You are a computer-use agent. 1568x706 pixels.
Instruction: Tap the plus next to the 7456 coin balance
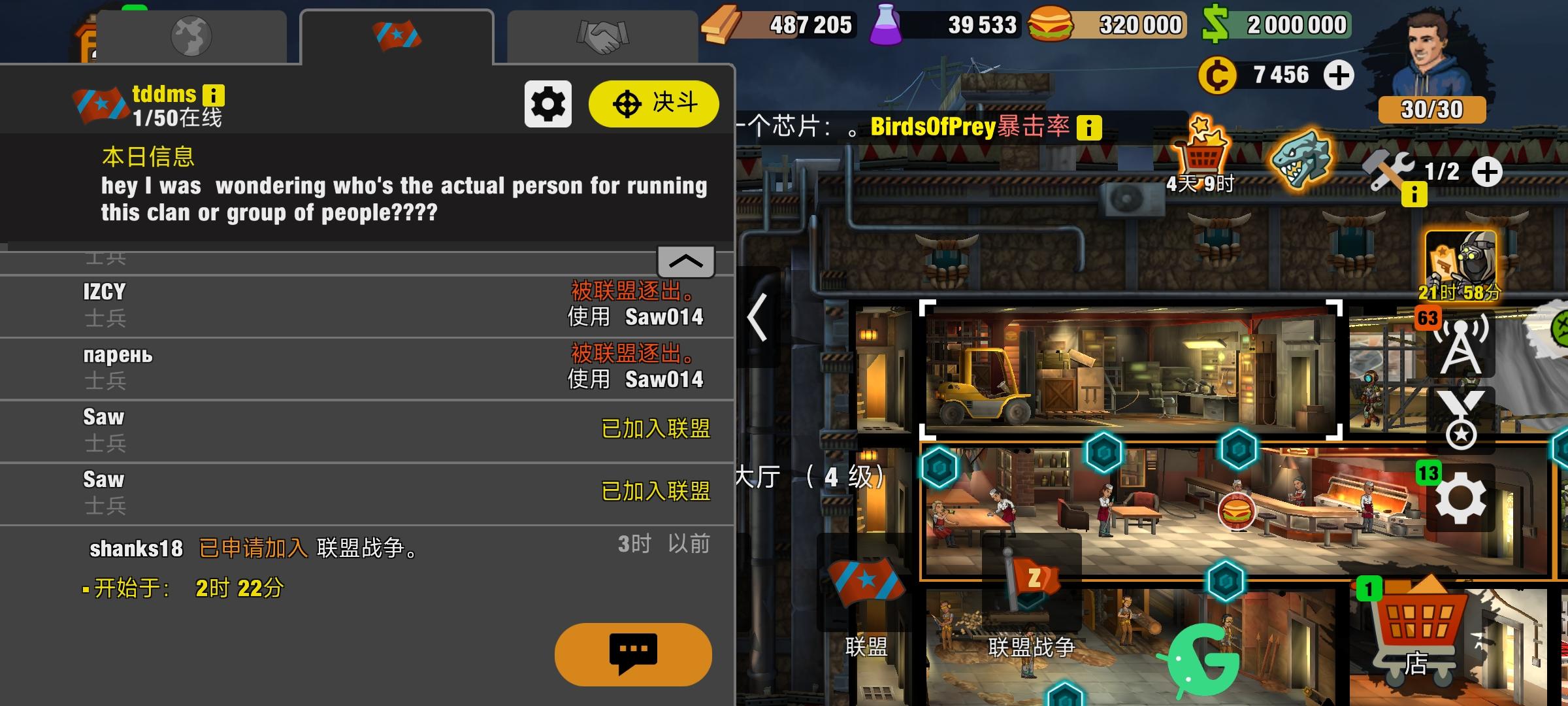coord(1340,75)
